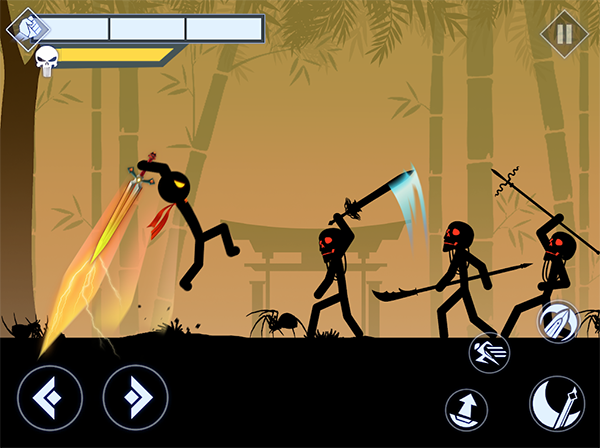Activate the winged sword special skill
This screenshot has width=600, height=448.
tap(558, 322)
